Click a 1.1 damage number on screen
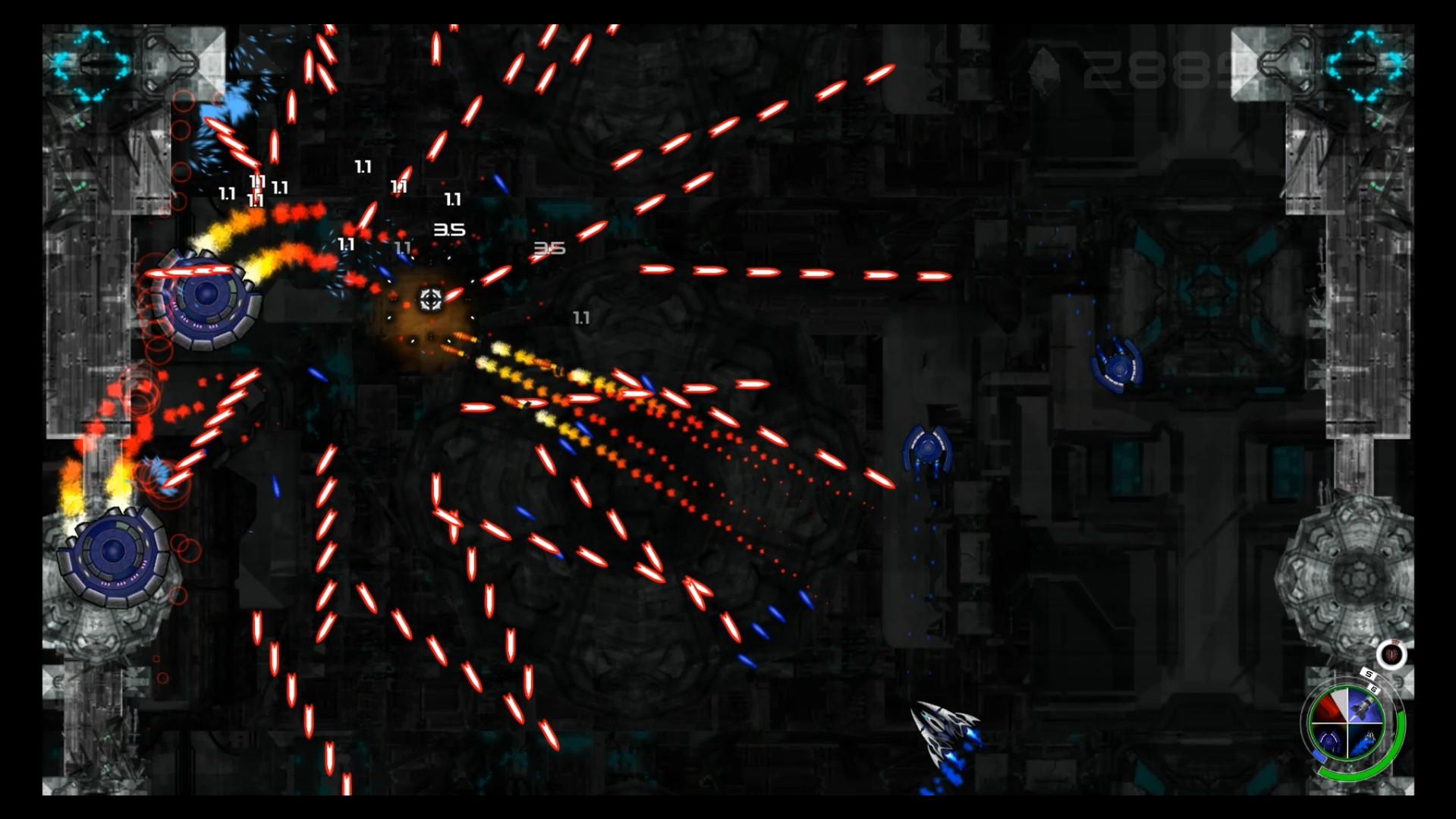1456x819 pixels. [364, 165]
